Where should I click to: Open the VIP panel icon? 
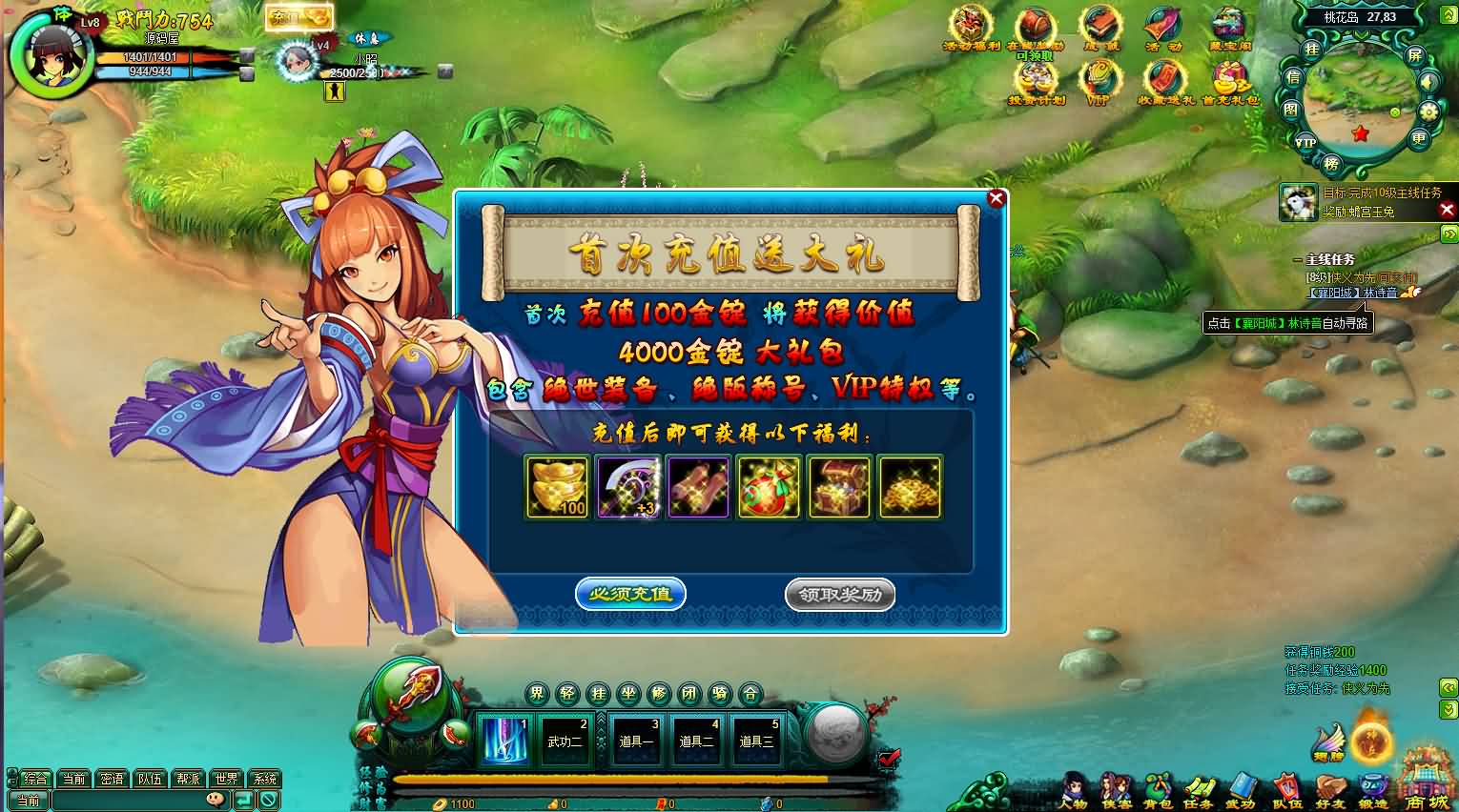(x=1099, y=78)
